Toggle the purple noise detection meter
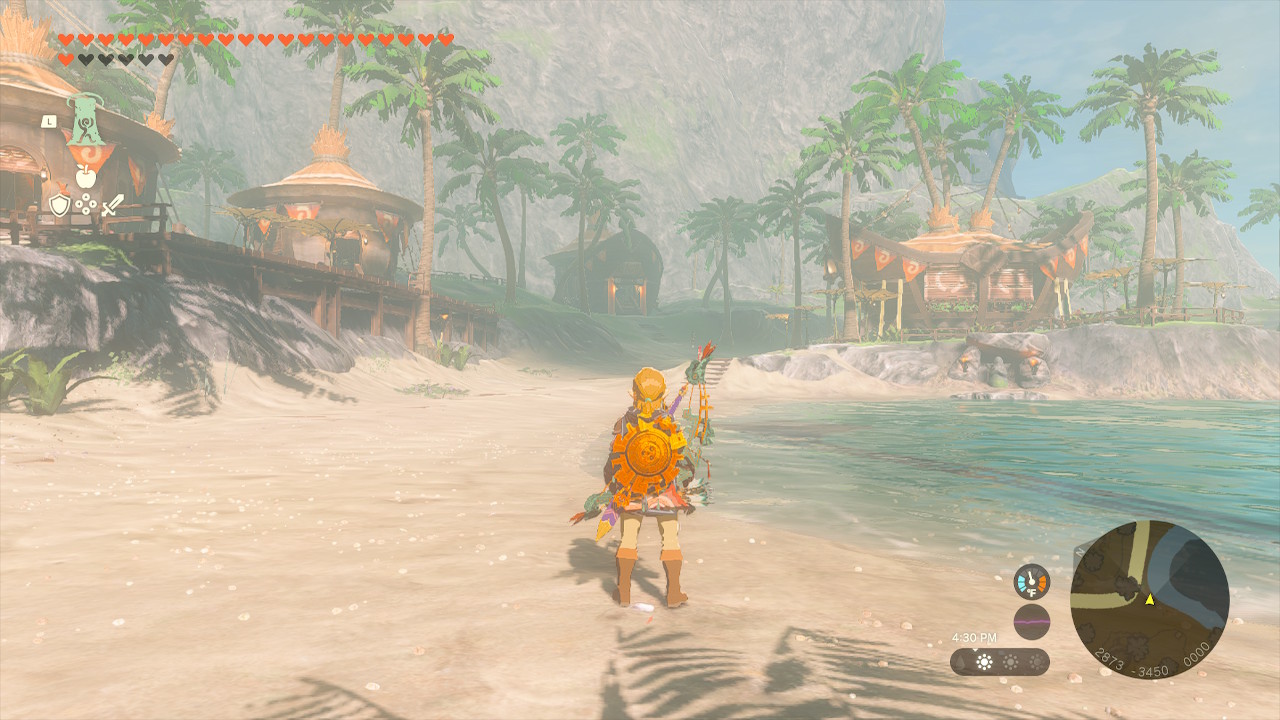 tap(1032, 620)
